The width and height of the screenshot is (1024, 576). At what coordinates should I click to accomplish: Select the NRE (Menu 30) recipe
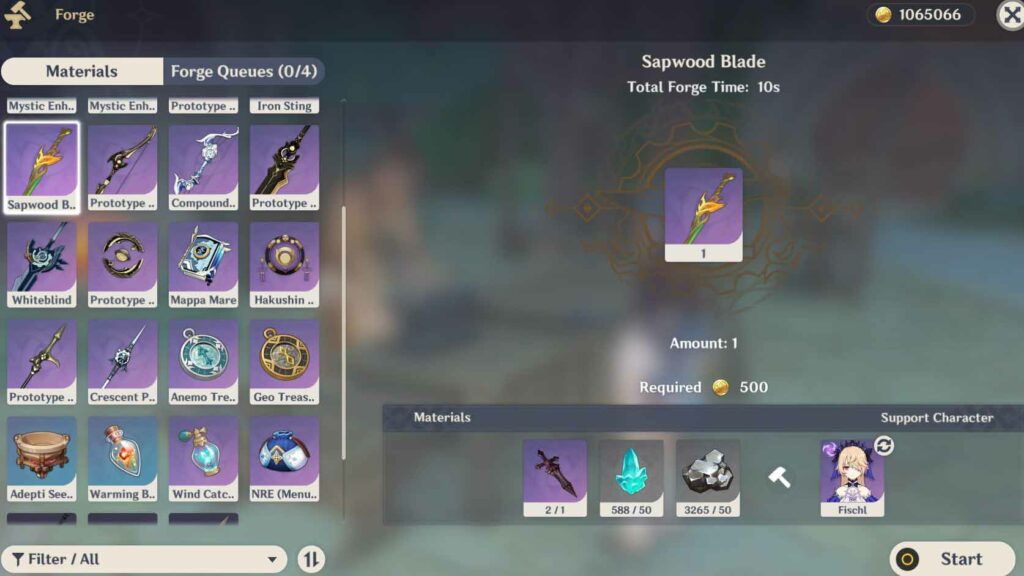click(x=285, y=458)
